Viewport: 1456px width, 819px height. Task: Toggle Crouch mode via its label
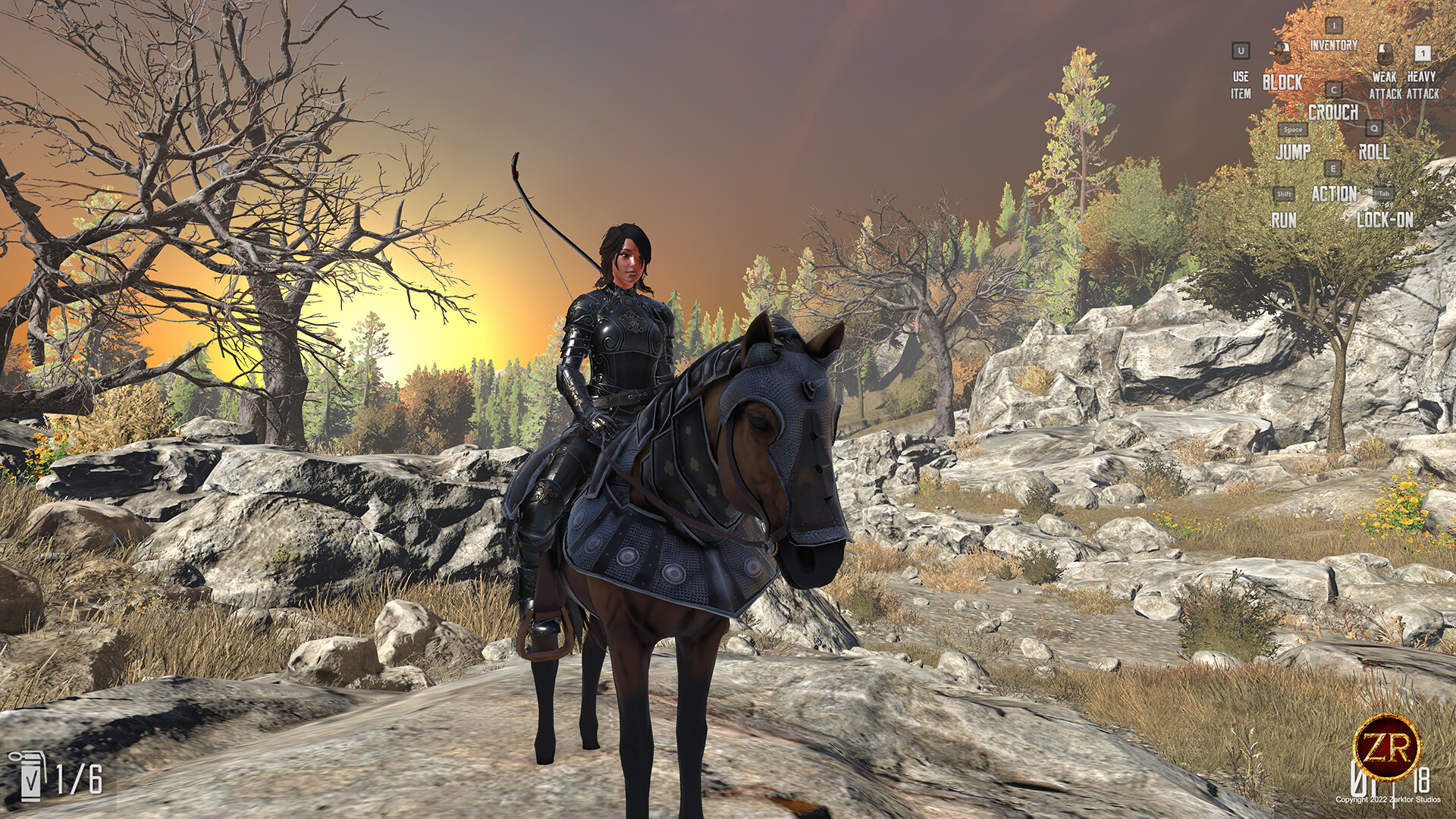[1334, 112]
